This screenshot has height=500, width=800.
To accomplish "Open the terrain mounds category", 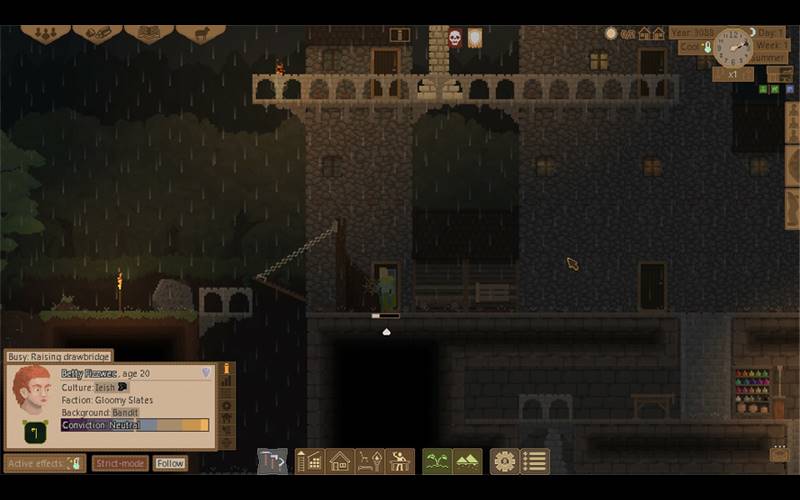I will pyautogui.click(x=467, y=461).
